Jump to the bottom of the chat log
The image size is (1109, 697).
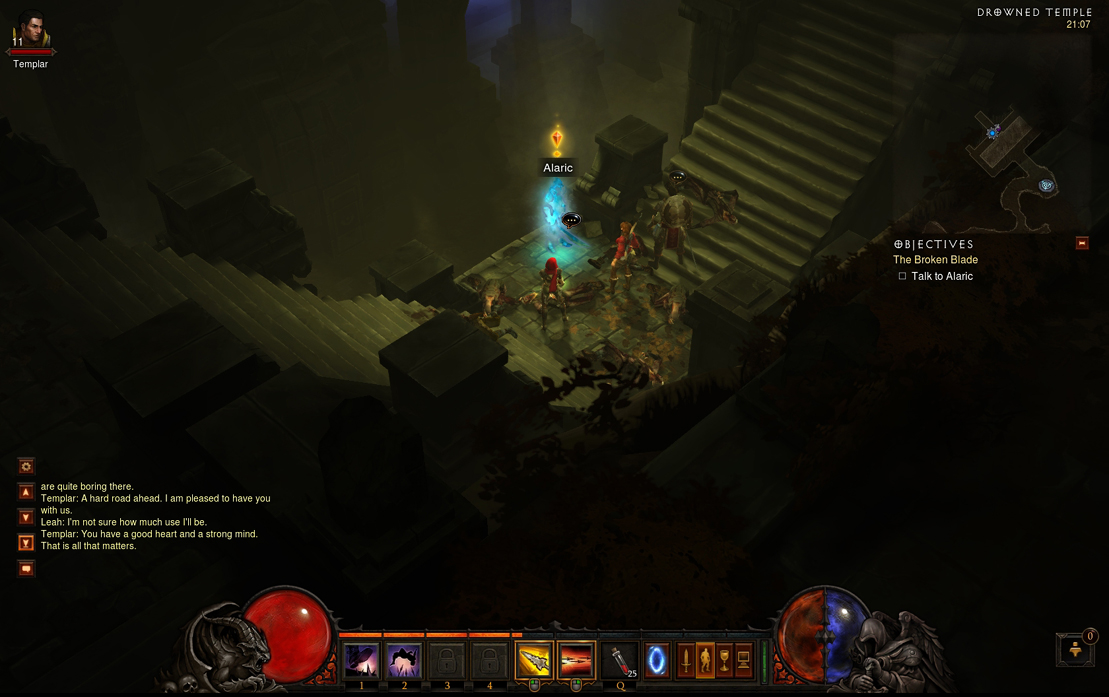coord(26,543)
